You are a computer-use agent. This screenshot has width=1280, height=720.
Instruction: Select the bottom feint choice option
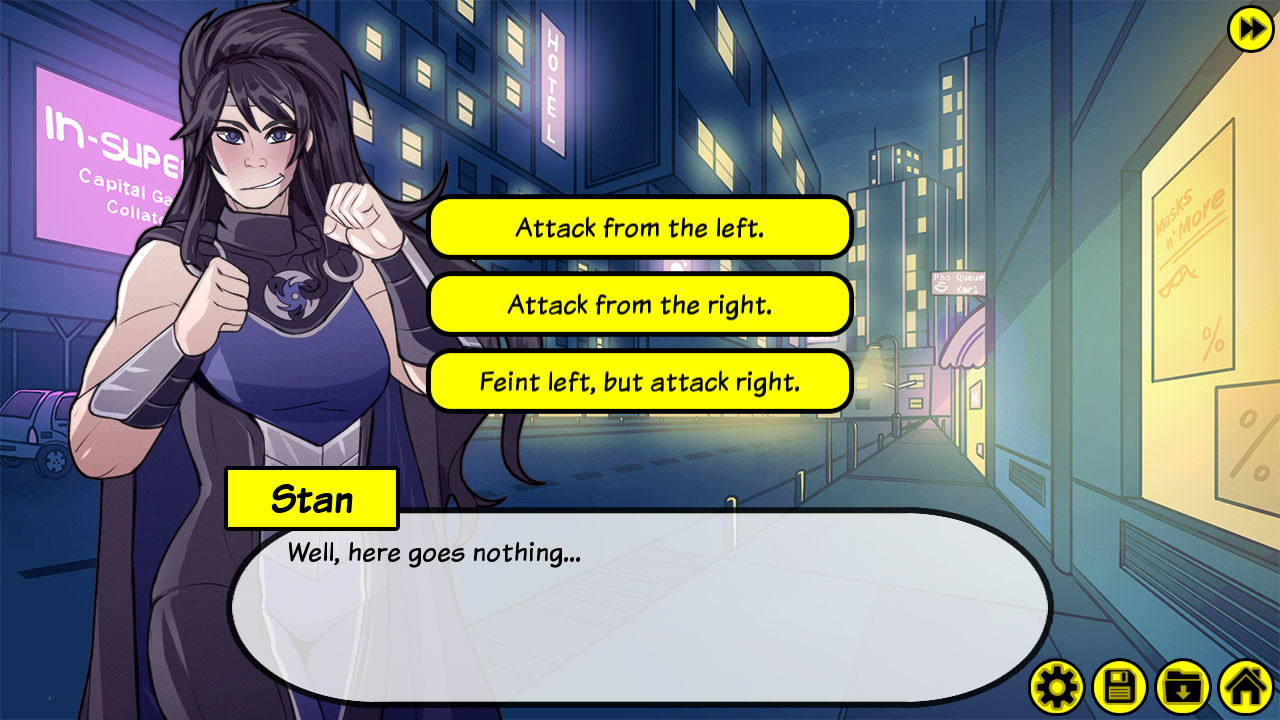pos(639,380)
